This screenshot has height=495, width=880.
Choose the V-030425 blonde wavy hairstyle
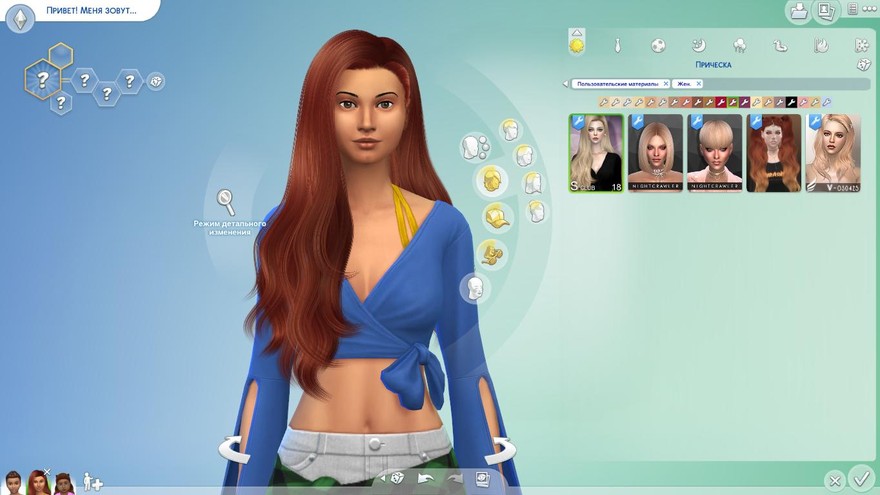(833, 153)
